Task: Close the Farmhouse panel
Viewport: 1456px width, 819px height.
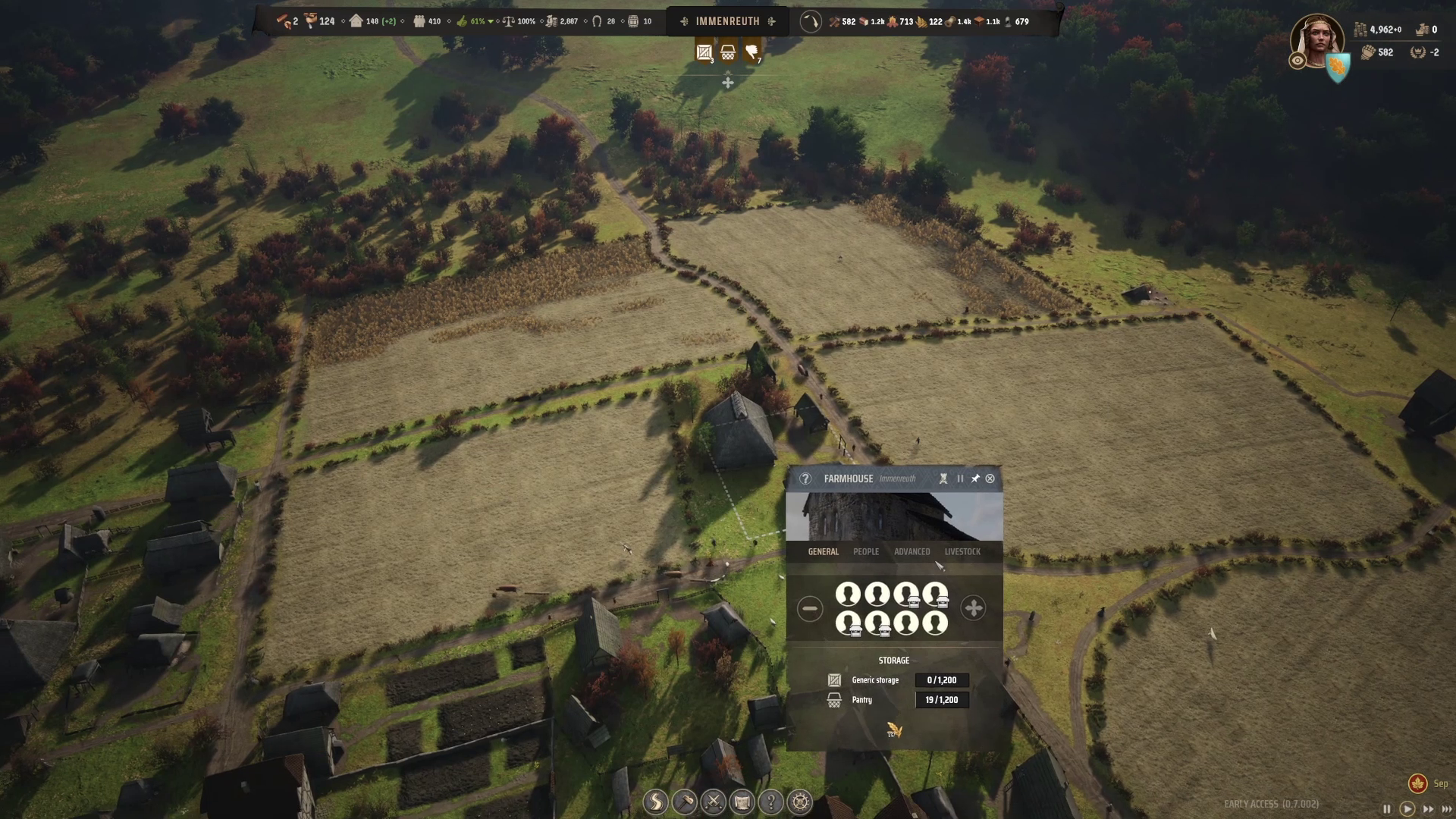Action: (990, 479)
